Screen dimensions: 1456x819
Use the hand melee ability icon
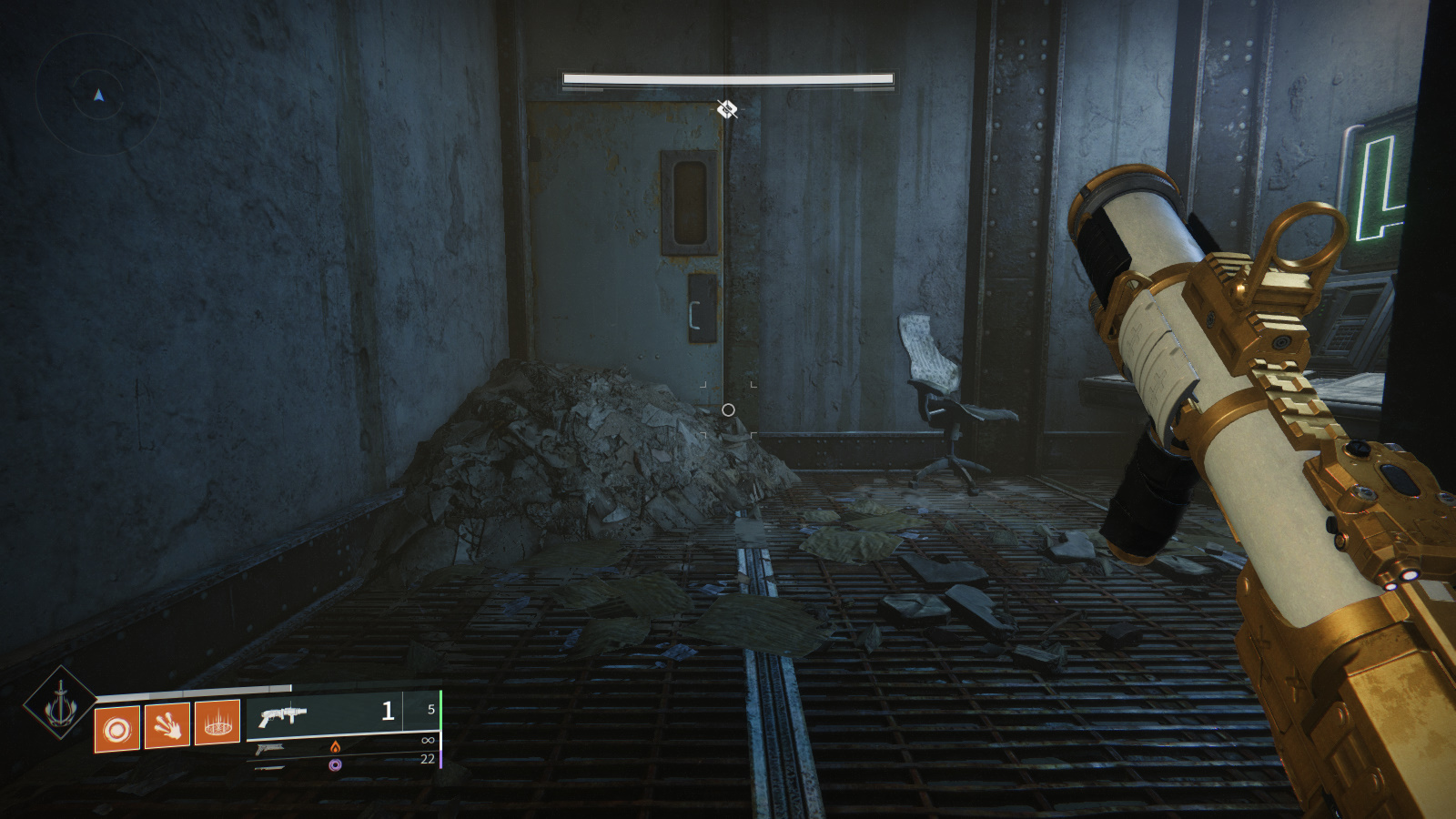pos(167,725)
